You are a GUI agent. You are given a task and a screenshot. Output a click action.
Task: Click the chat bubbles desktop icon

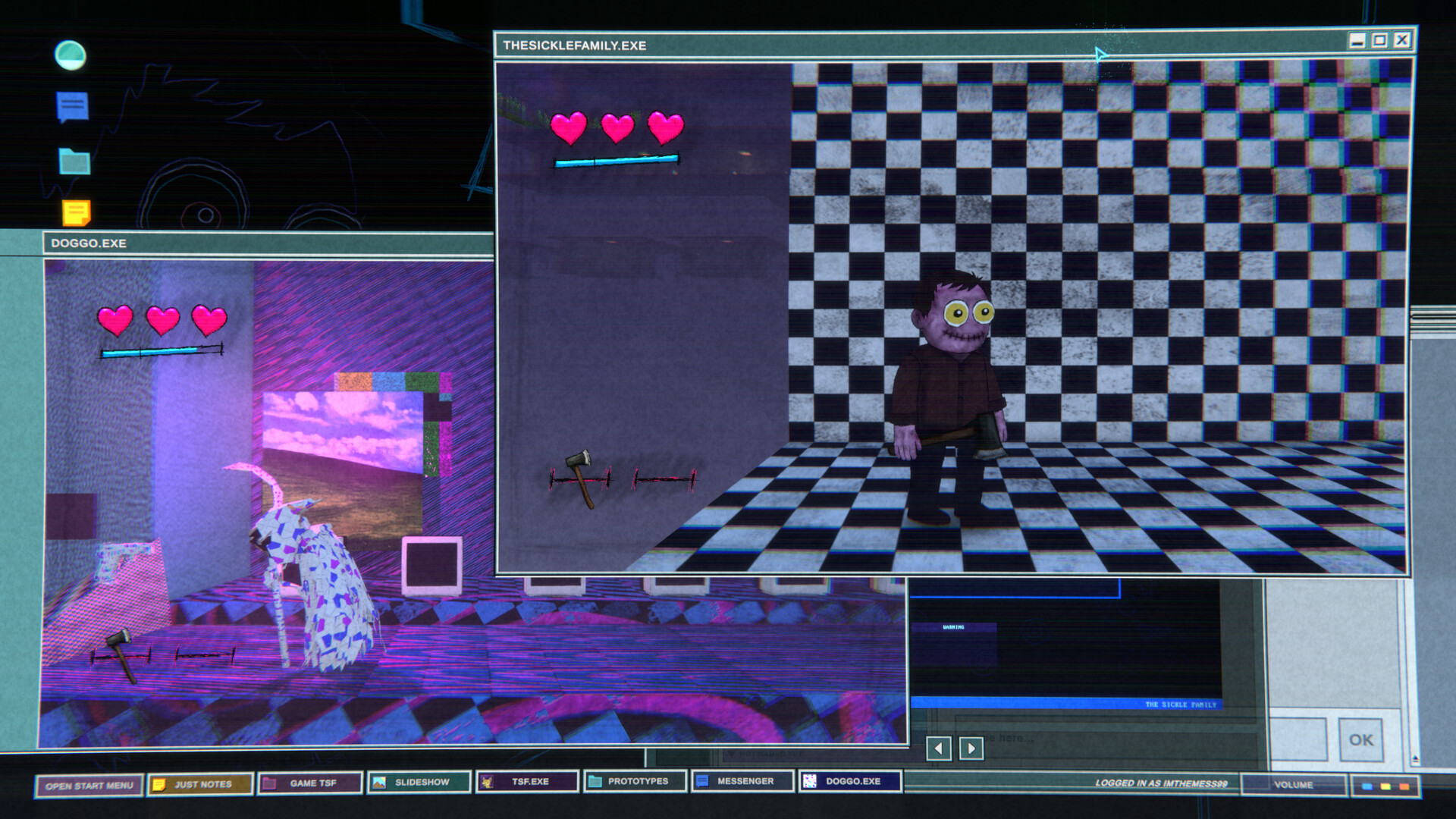(71, 104)
